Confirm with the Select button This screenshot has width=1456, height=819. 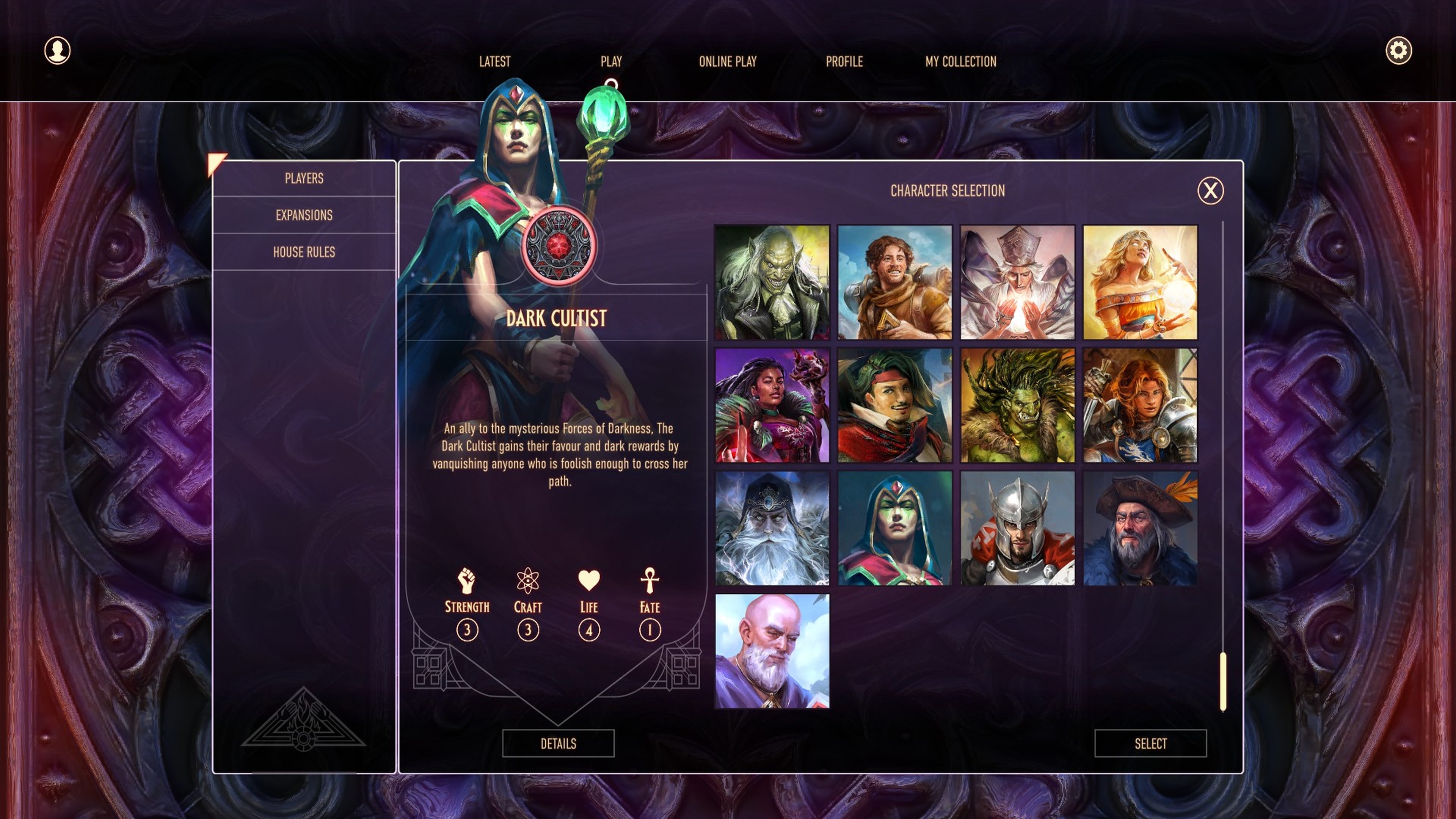click(1150, 744)
